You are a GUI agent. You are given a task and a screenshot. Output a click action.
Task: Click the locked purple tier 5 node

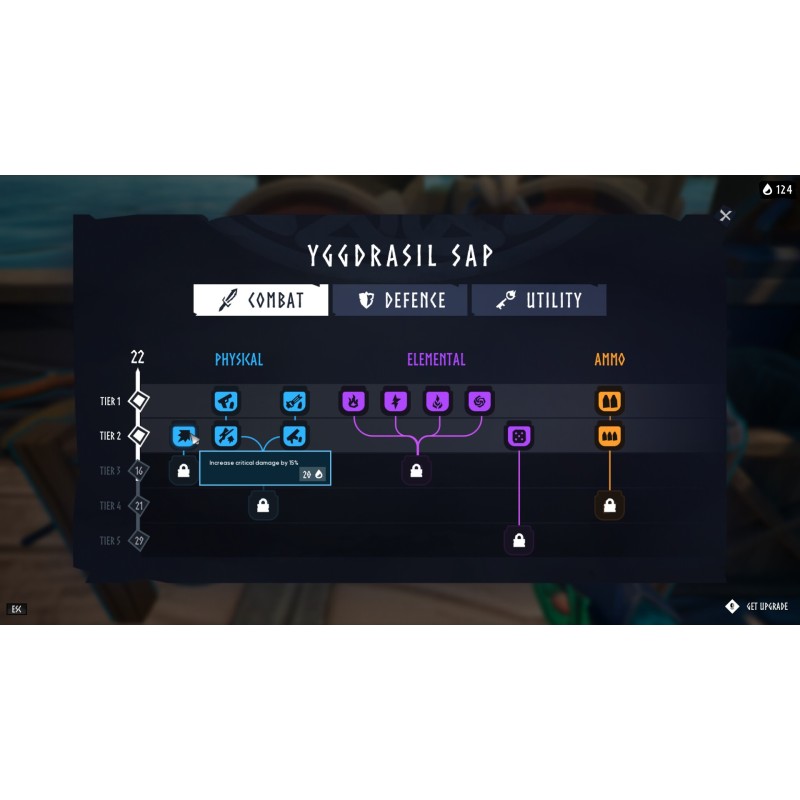pos(518,541)
